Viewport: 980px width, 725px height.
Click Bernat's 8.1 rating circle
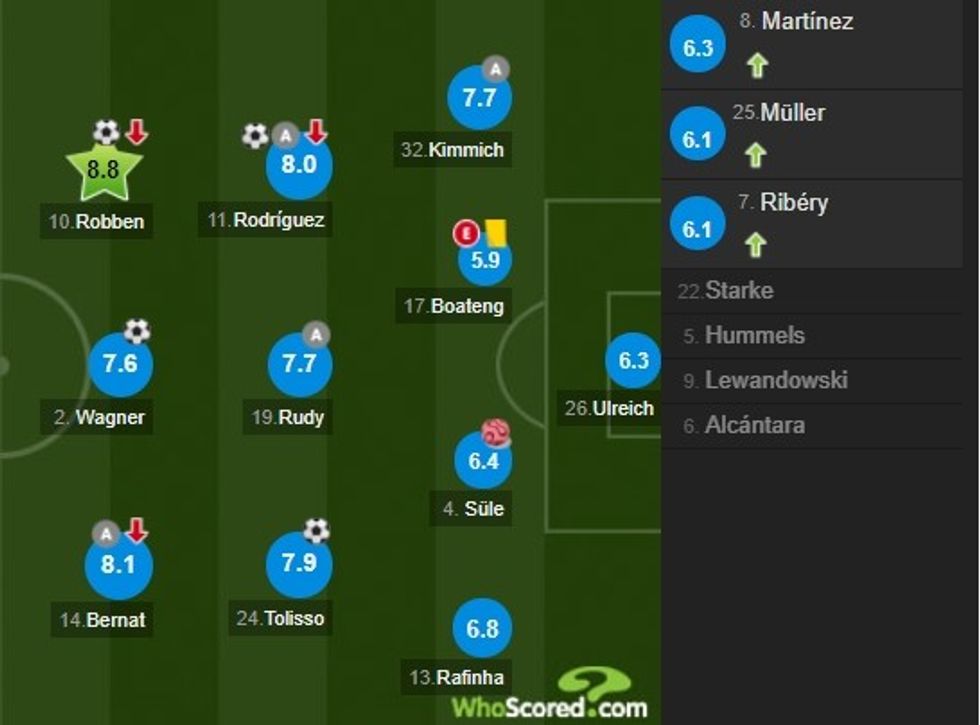pyautogui.click(x=118, y=565)
